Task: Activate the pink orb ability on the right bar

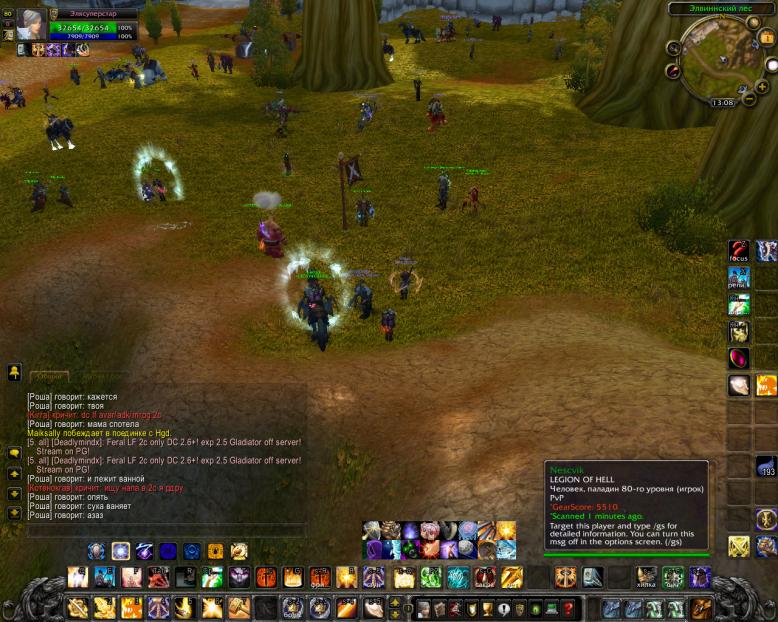Action: (738, 358)
